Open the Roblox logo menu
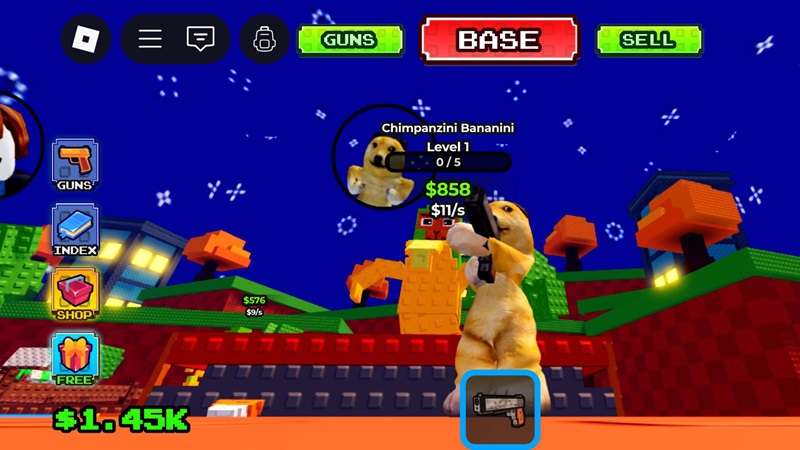800x450 pixels. tap(86, 39)
